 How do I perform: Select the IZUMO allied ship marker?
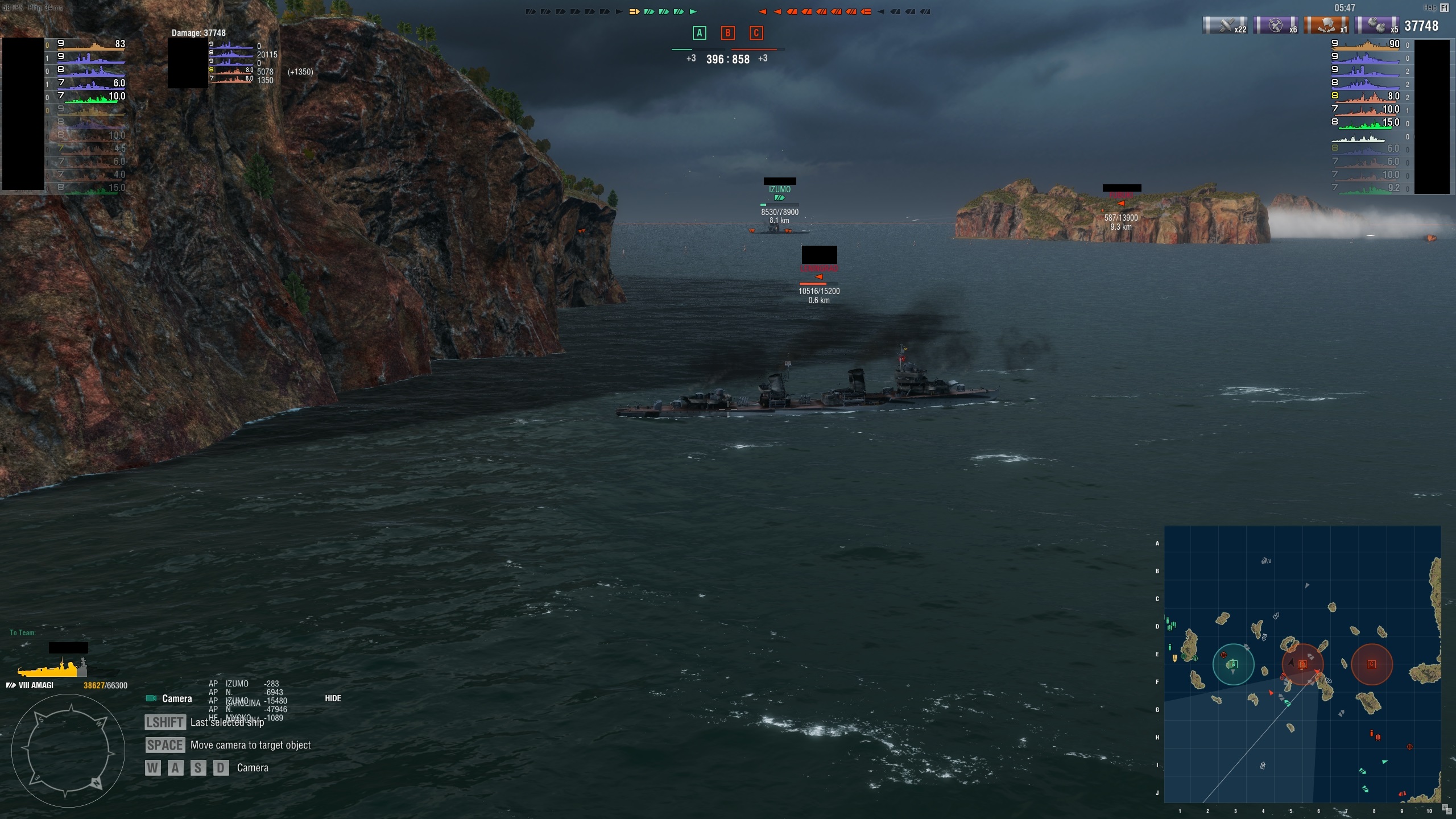(x=779, y=190)
